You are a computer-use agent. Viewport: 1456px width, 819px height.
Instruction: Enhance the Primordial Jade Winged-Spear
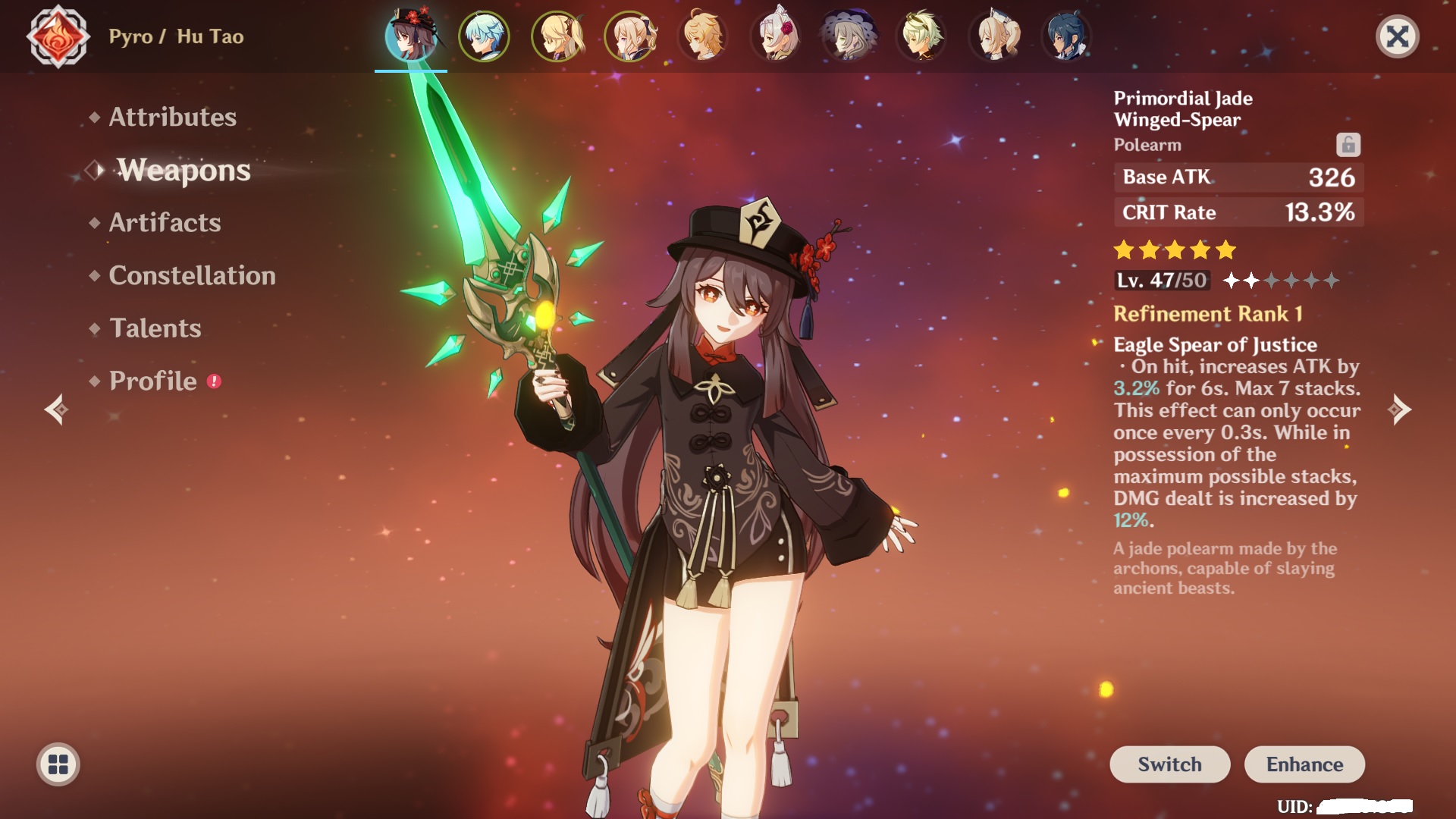[x=1304, y=764]
